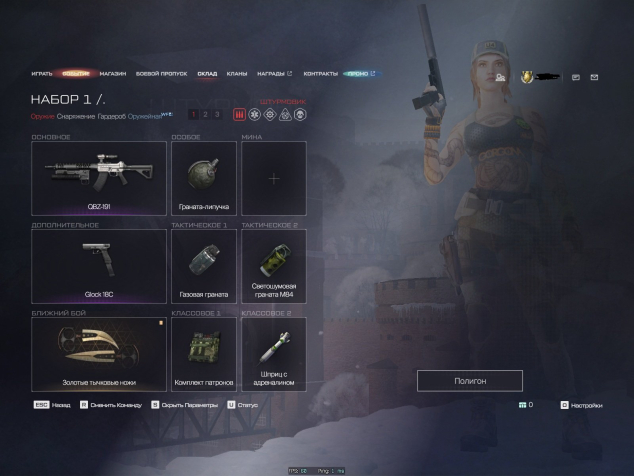Open the mail envelope icon
634x476 pixels.
pos(594,77)
